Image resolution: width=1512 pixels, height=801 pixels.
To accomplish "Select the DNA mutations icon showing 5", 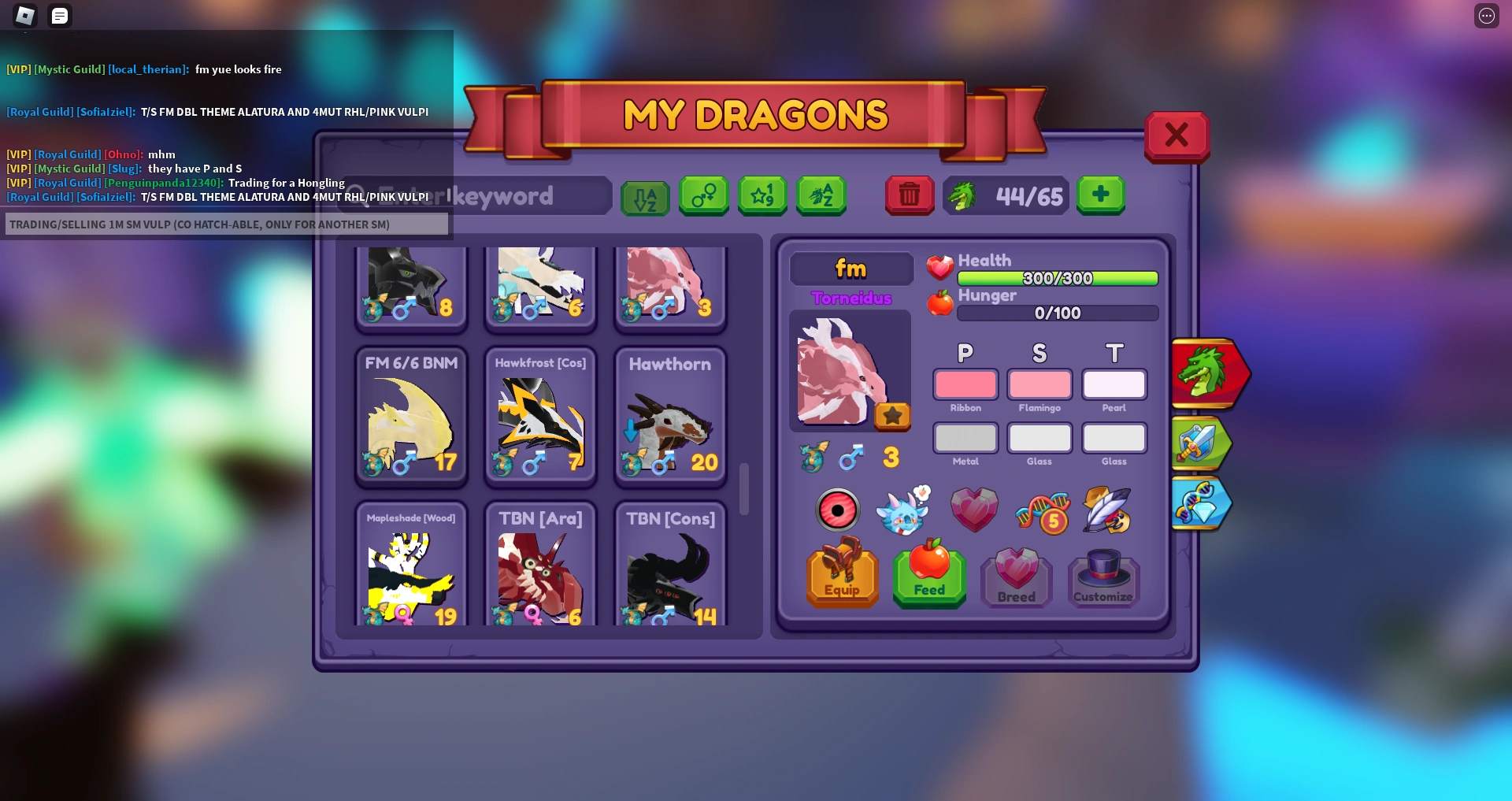I will 1043,510.
